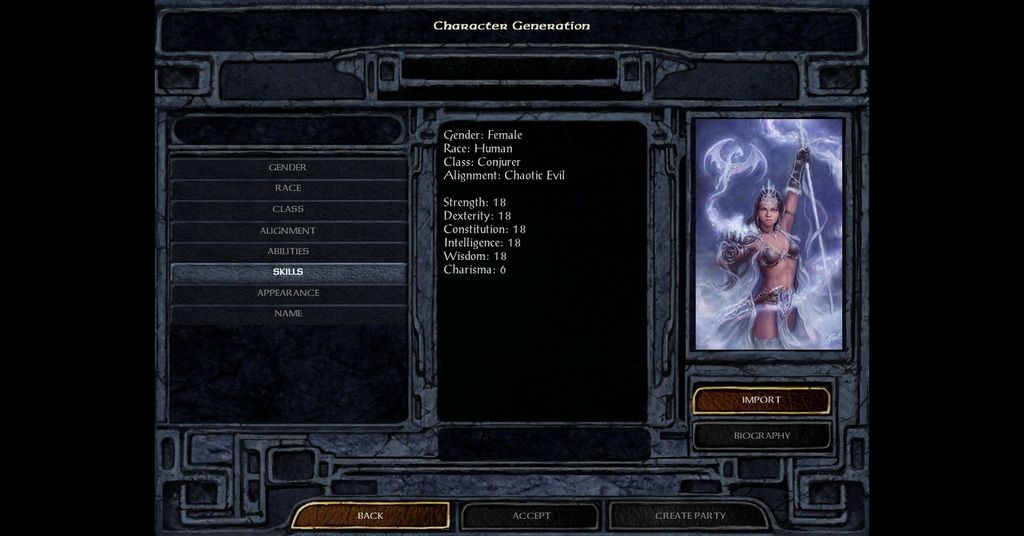Select the Name step button
Image resolution: width=1024 pixels, height=536 pixels.
pos(288,314)
